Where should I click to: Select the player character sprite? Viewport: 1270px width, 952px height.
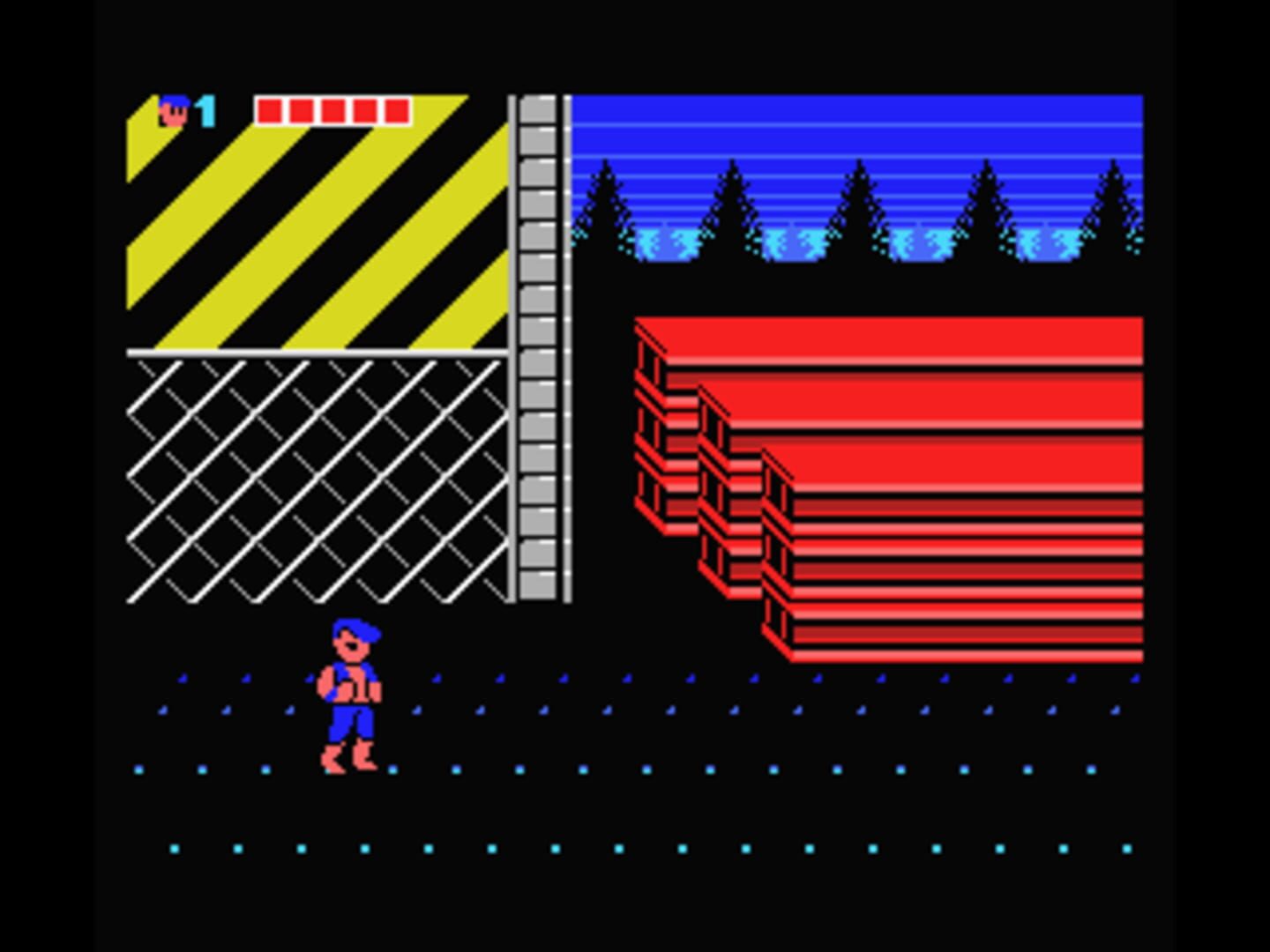click(351, 696)
